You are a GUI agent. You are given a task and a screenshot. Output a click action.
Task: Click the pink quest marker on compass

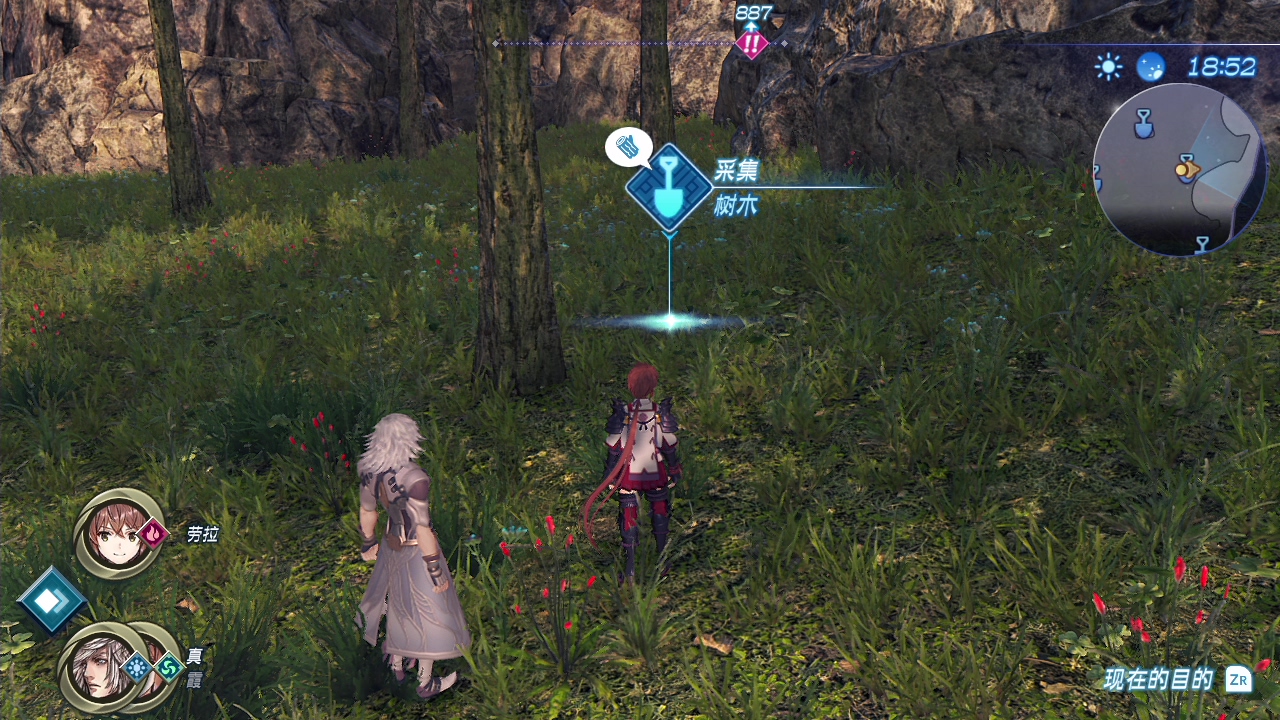(x=751, y=44)
